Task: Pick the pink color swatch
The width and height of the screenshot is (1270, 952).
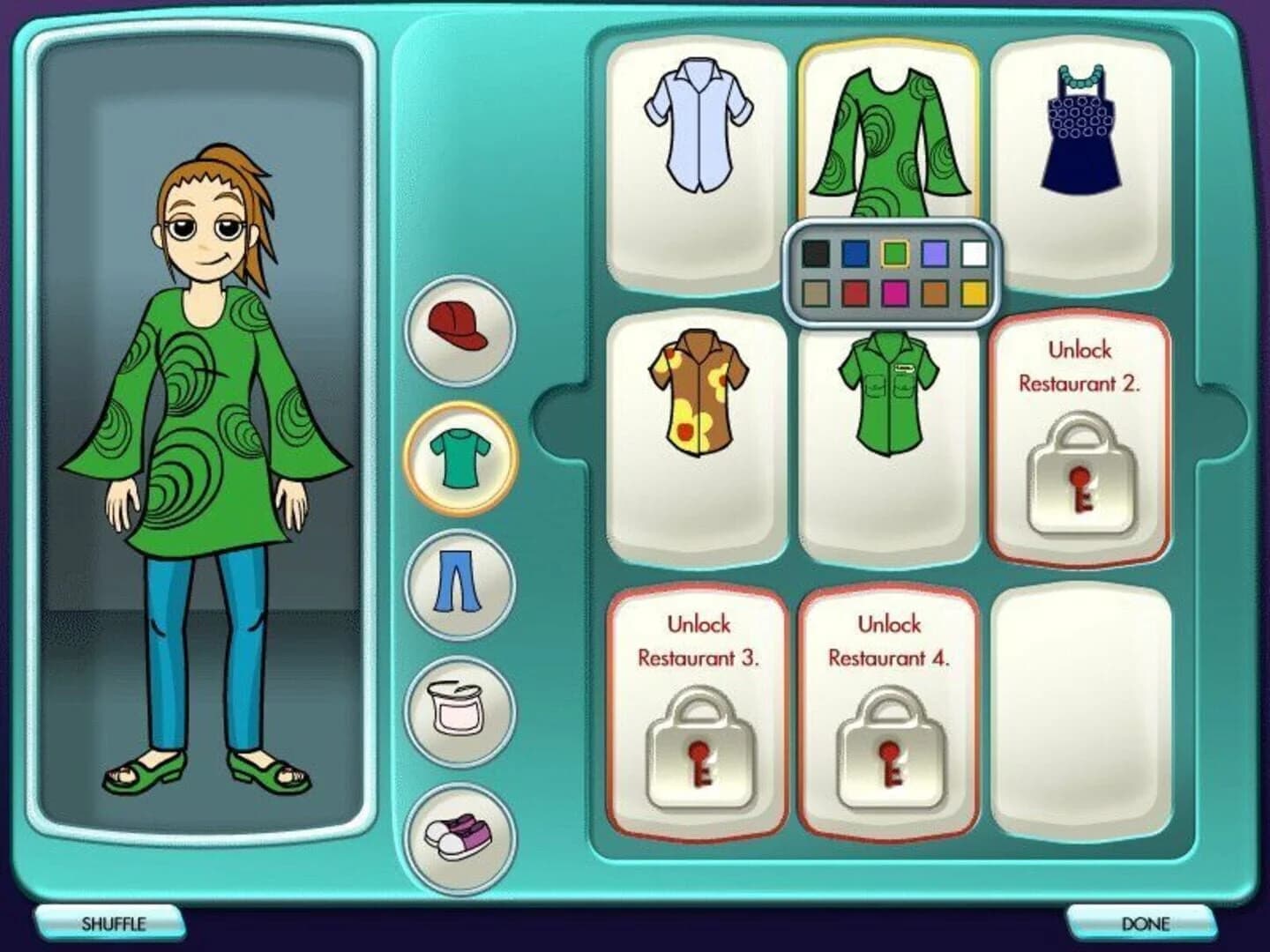Action: [895, 291]
